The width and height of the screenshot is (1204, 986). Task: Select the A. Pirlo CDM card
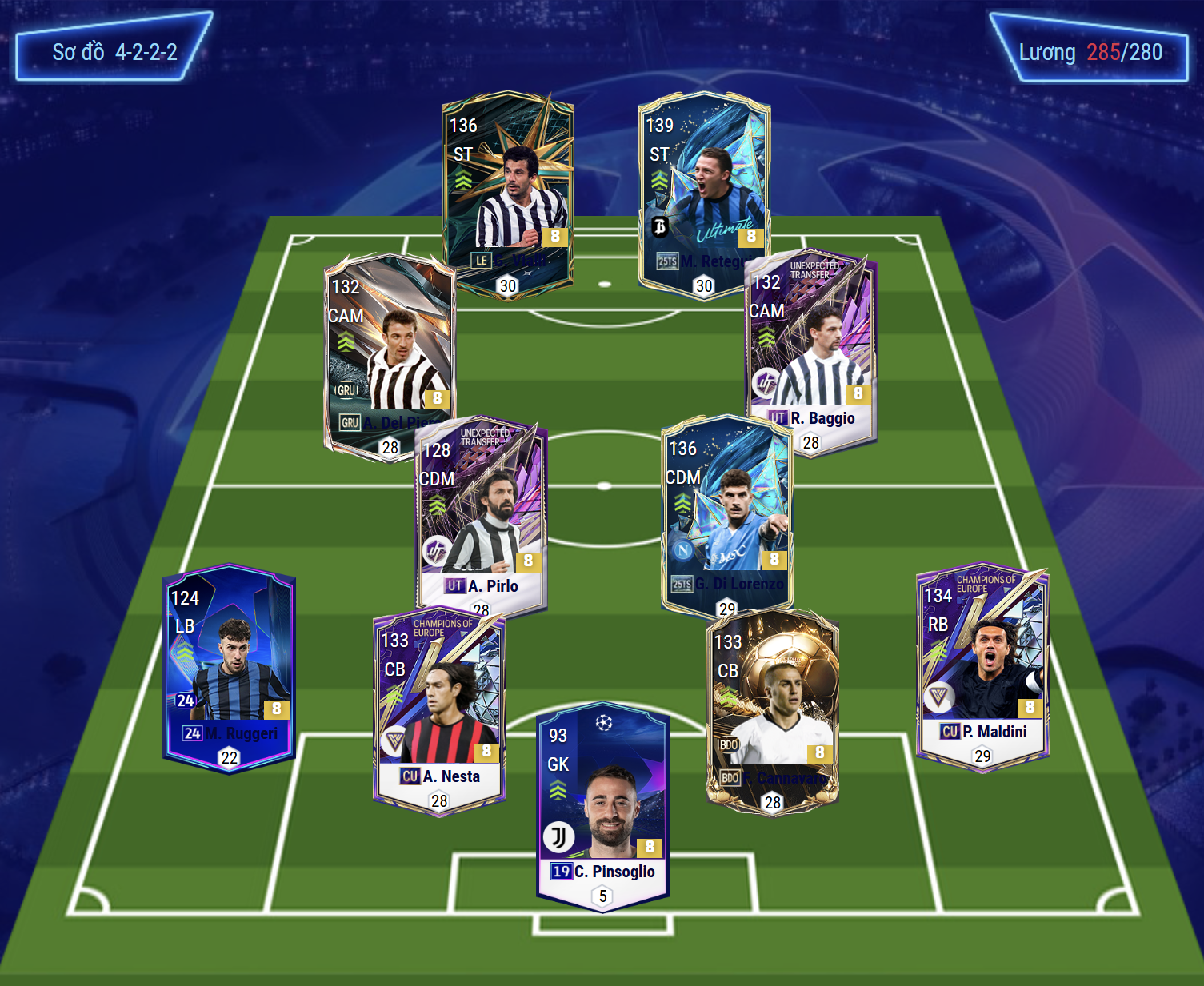click(x=481, y=516)
